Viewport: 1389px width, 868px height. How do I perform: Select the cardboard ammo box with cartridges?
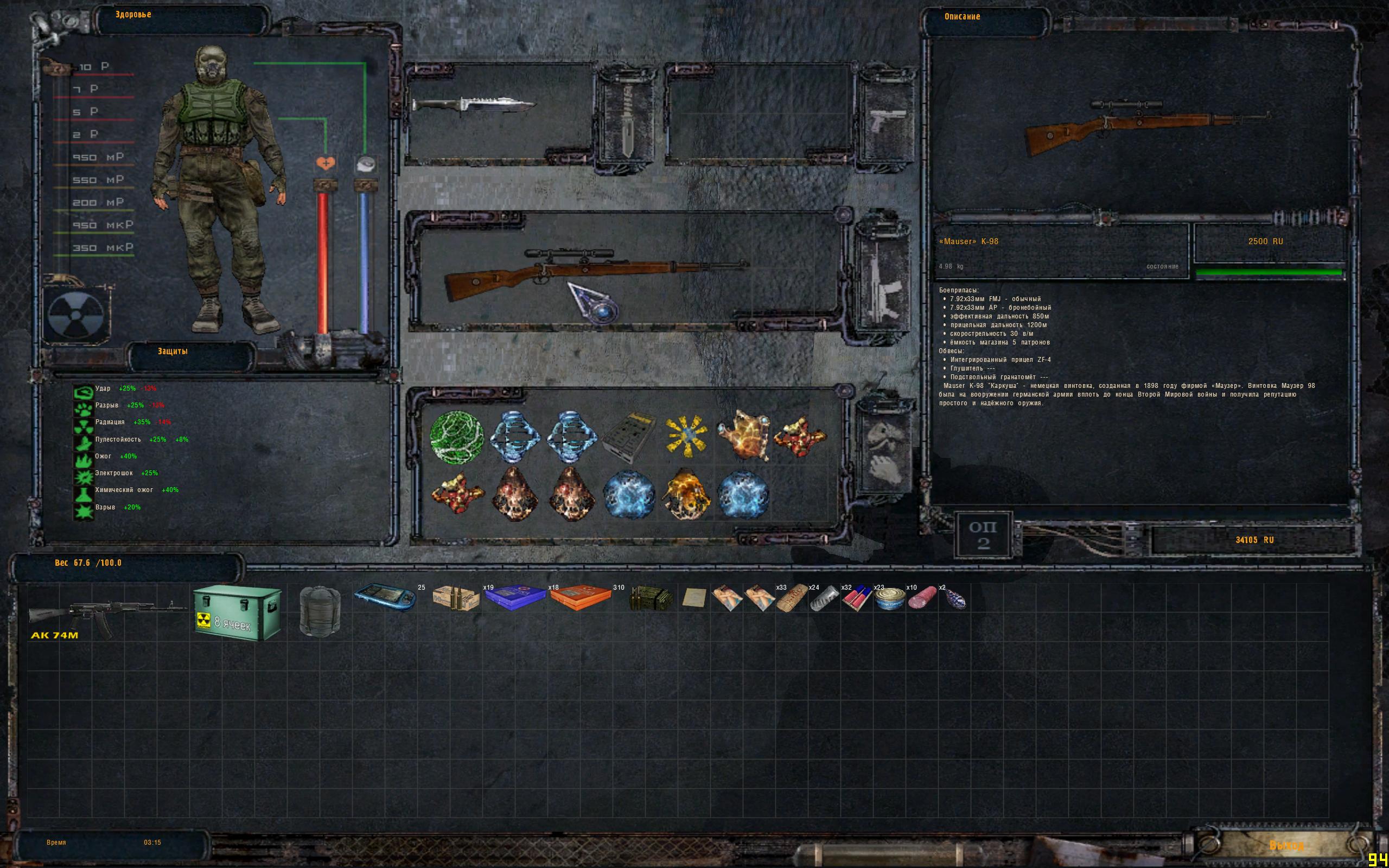point(456,599)
